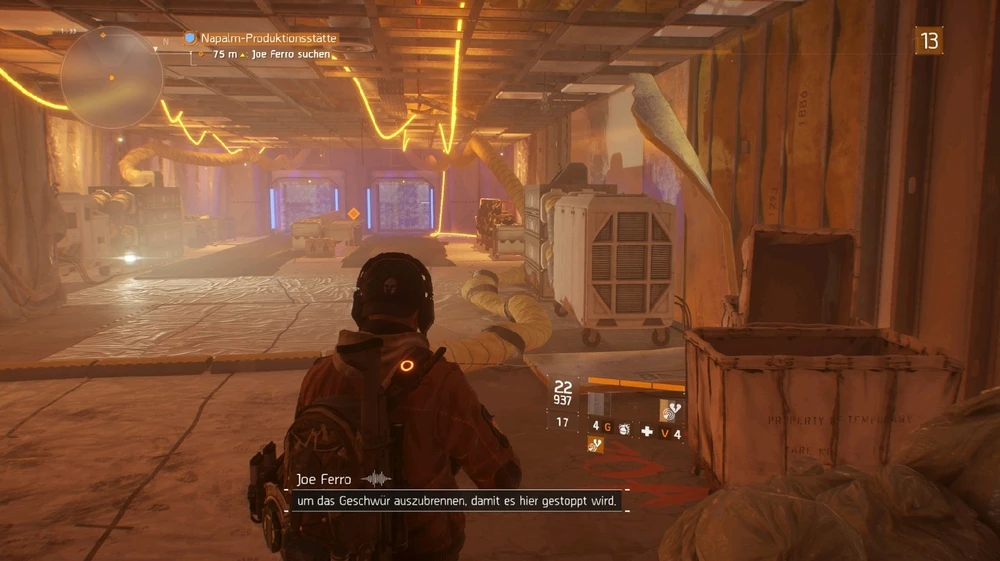Select the grey left skill slot
1000x561 pixels.
[x=597, y=404]
